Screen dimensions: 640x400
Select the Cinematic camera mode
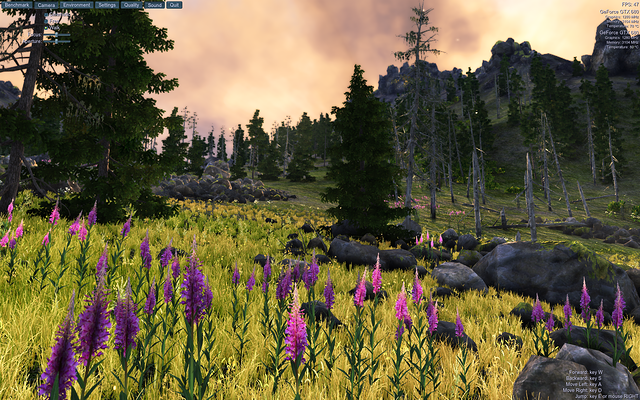[x=46, y=14]
